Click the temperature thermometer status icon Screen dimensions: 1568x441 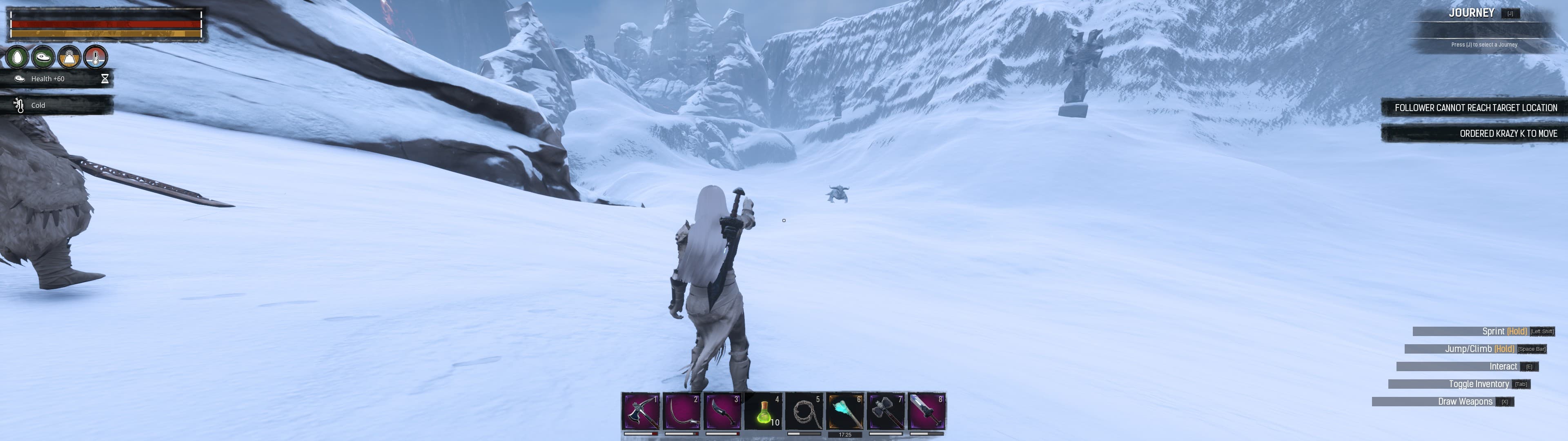coord(96,57)
